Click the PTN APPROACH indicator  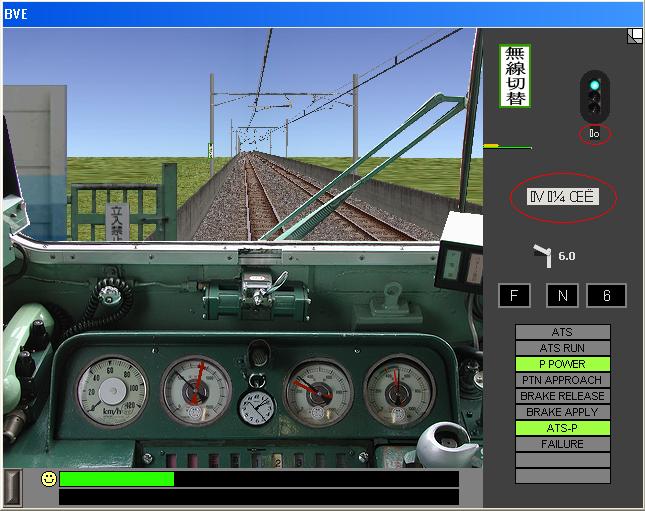(x=562, y=380)
